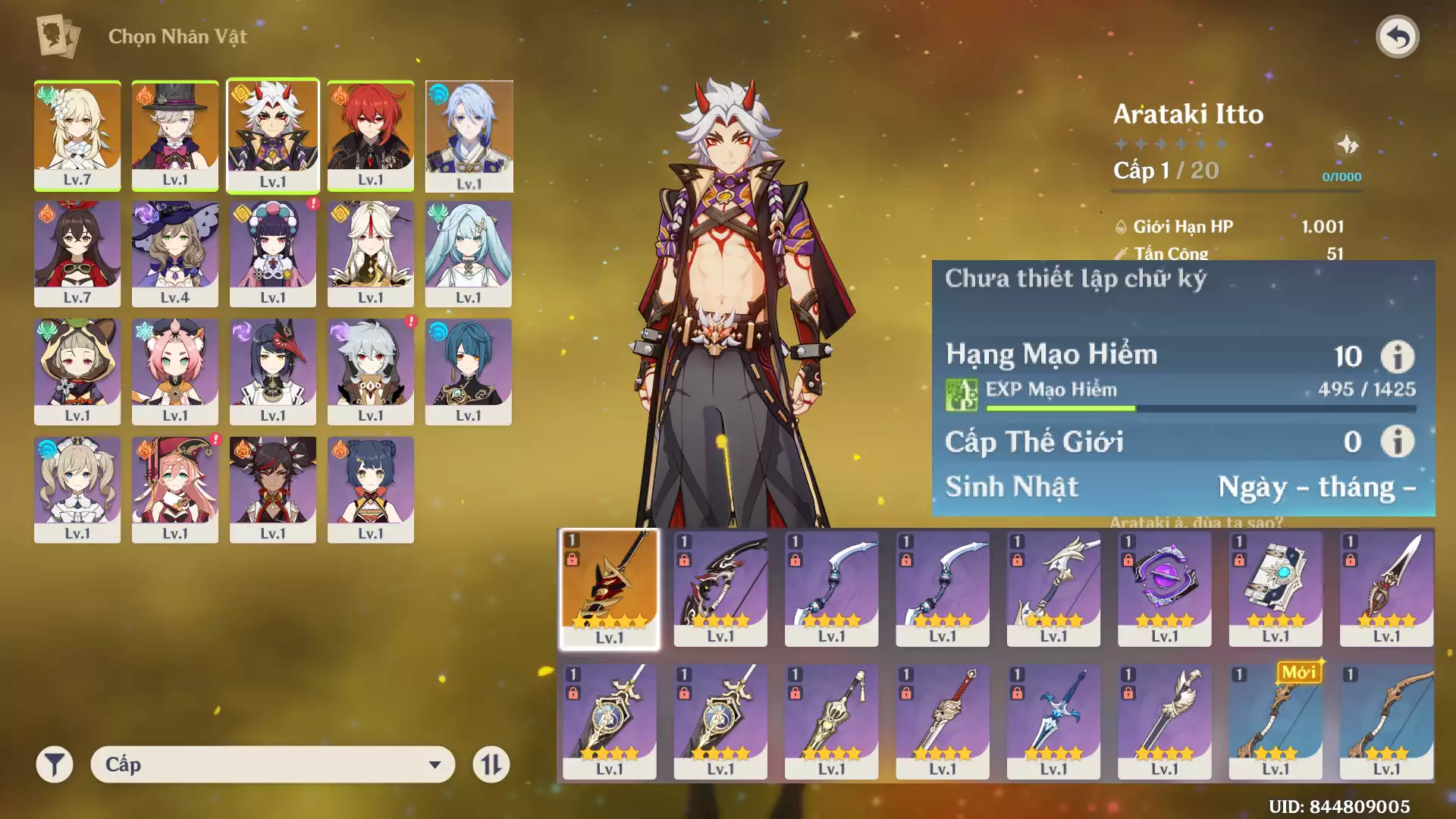Pick Barbara's twin-tail portrait
Viewport: 1456px width, 819px height.
[77, 489]
